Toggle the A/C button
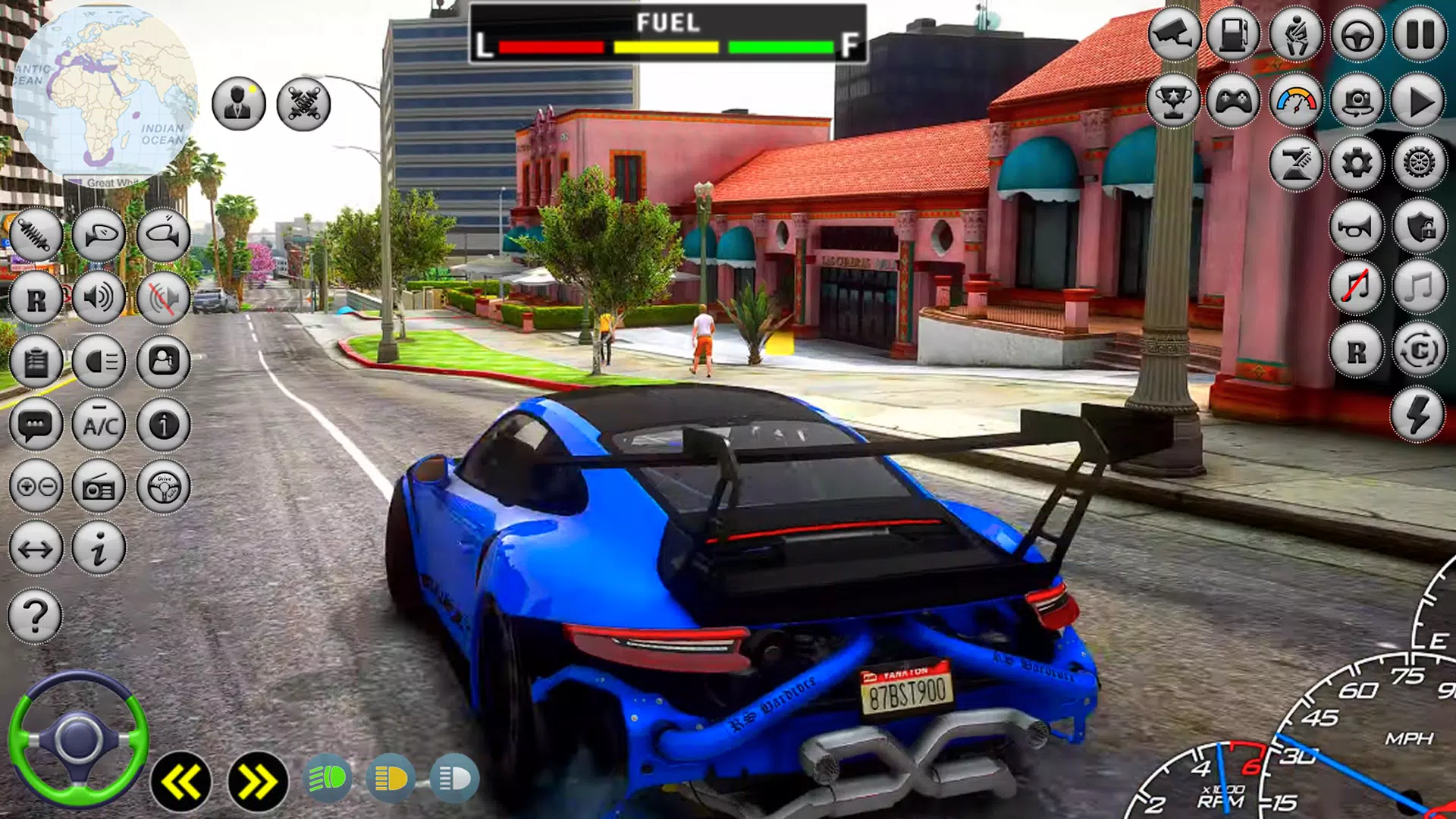1456x819 pixels. pos(99,425)
